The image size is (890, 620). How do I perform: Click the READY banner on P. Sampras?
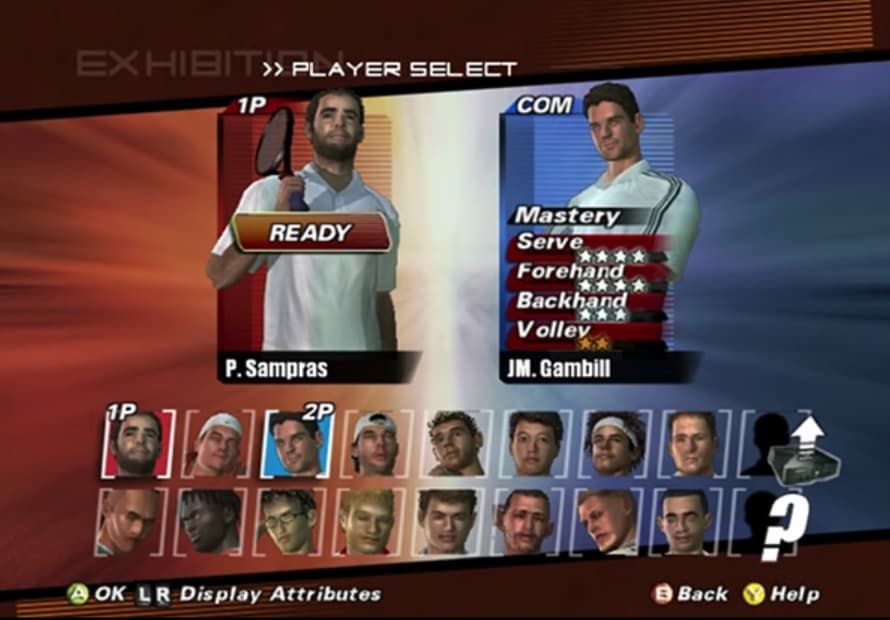(x=311, y=234)
